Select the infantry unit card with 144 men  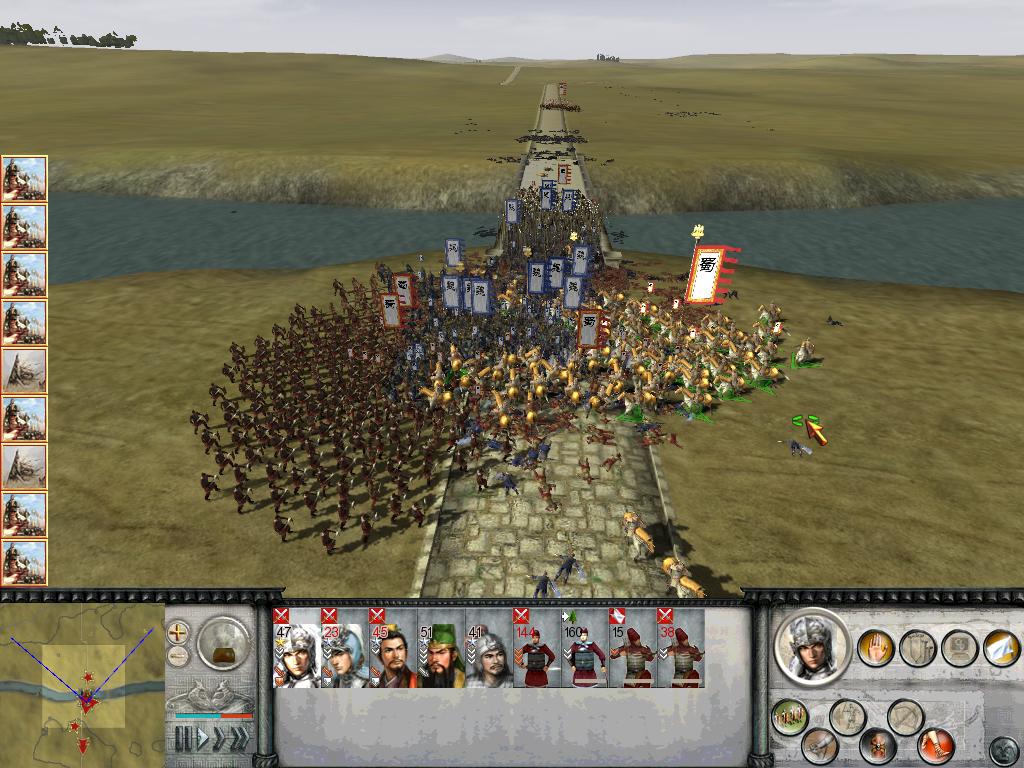(x=536, y=648)
